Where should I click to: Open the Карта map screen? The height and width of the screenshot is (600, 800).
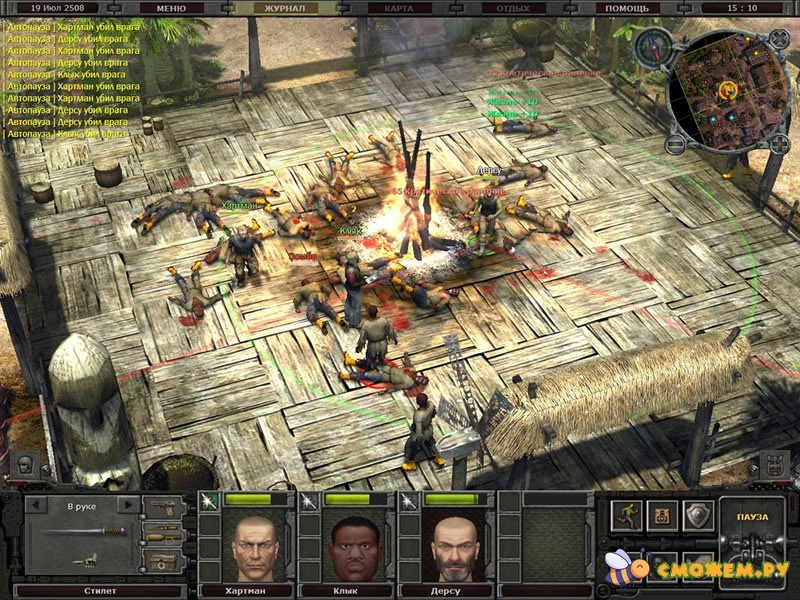(399, 7)
